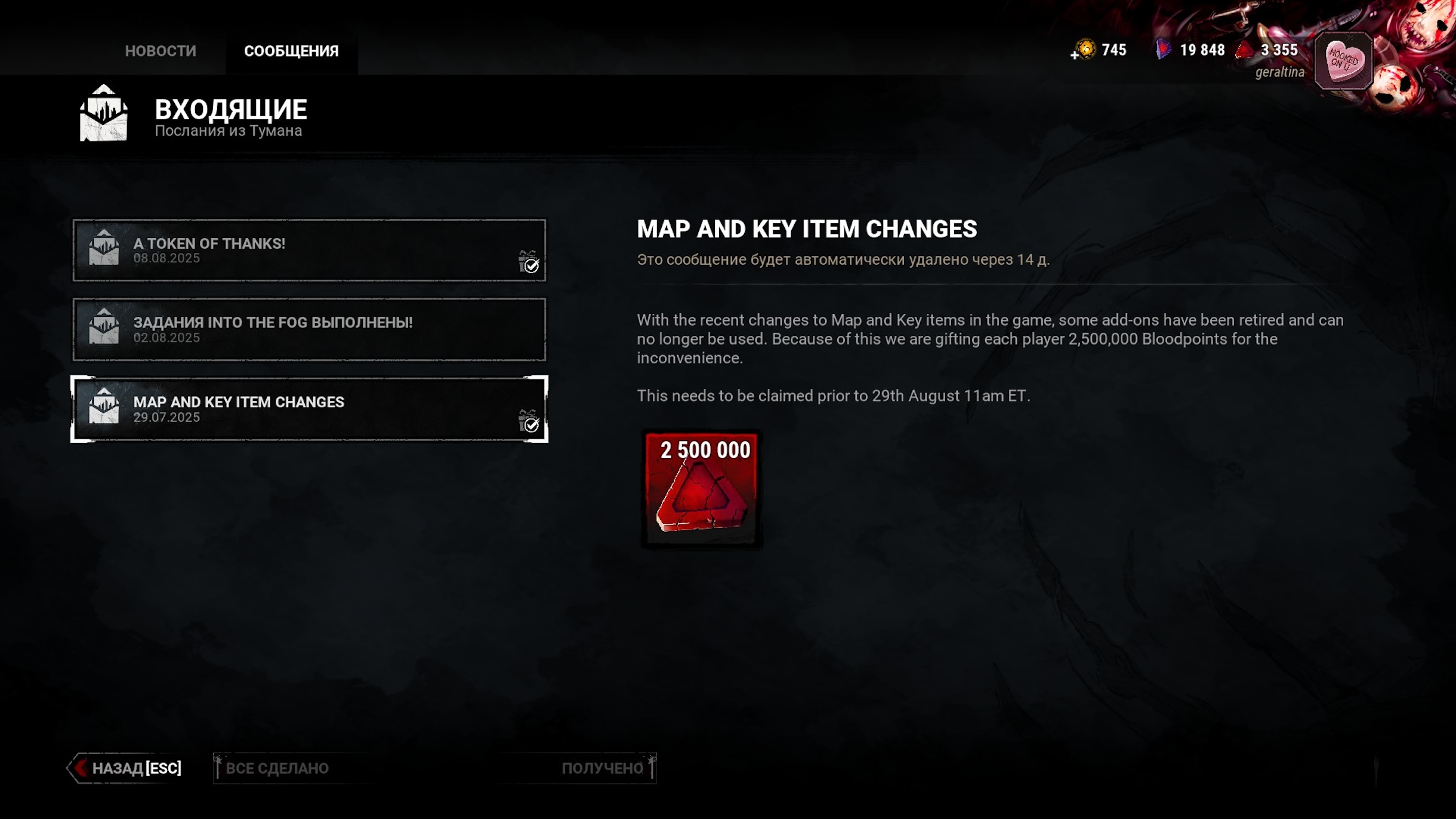Open the Сообщения tab
This screenshot has width=1456, height=819.
291,51
